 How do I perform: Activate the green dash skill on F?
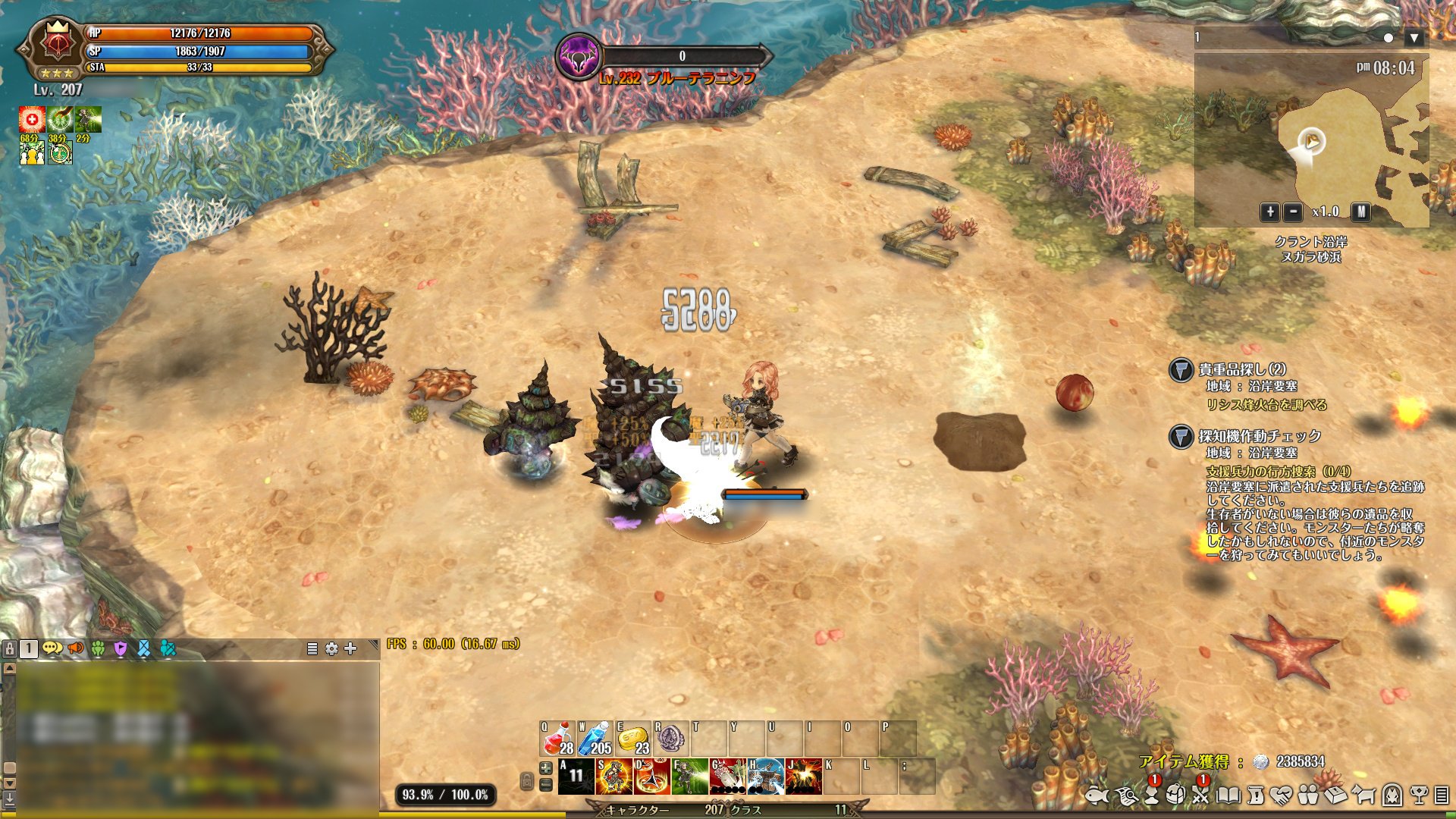point(689,777)
